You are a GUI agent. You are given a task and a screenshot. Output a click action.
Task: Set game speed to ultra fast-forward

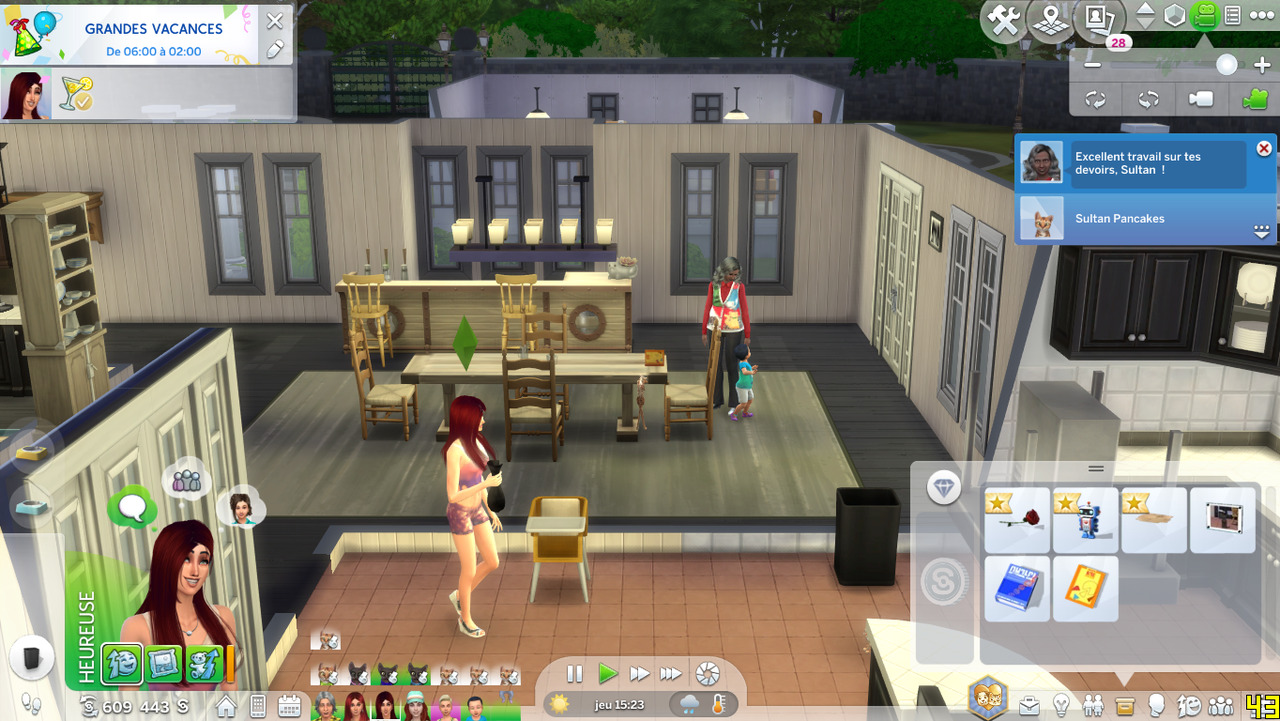click(671, 674)
